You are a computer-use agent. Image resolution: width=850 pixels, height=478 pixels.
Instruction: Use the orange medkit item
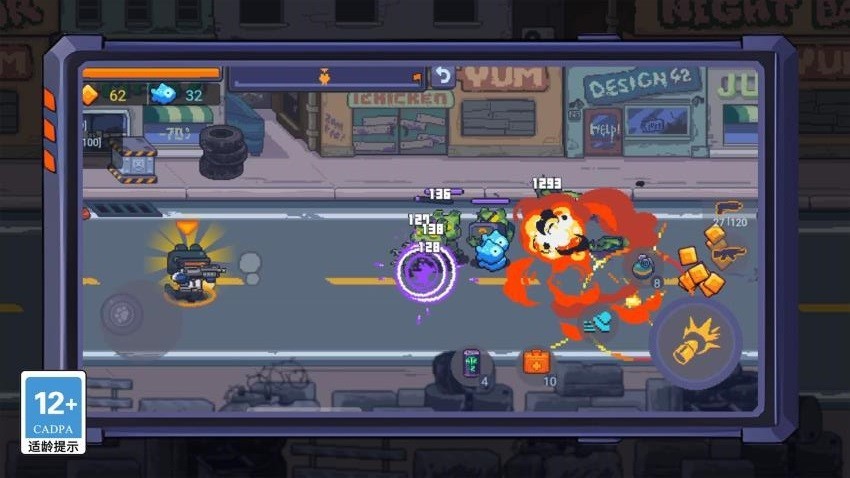[536, 362]
